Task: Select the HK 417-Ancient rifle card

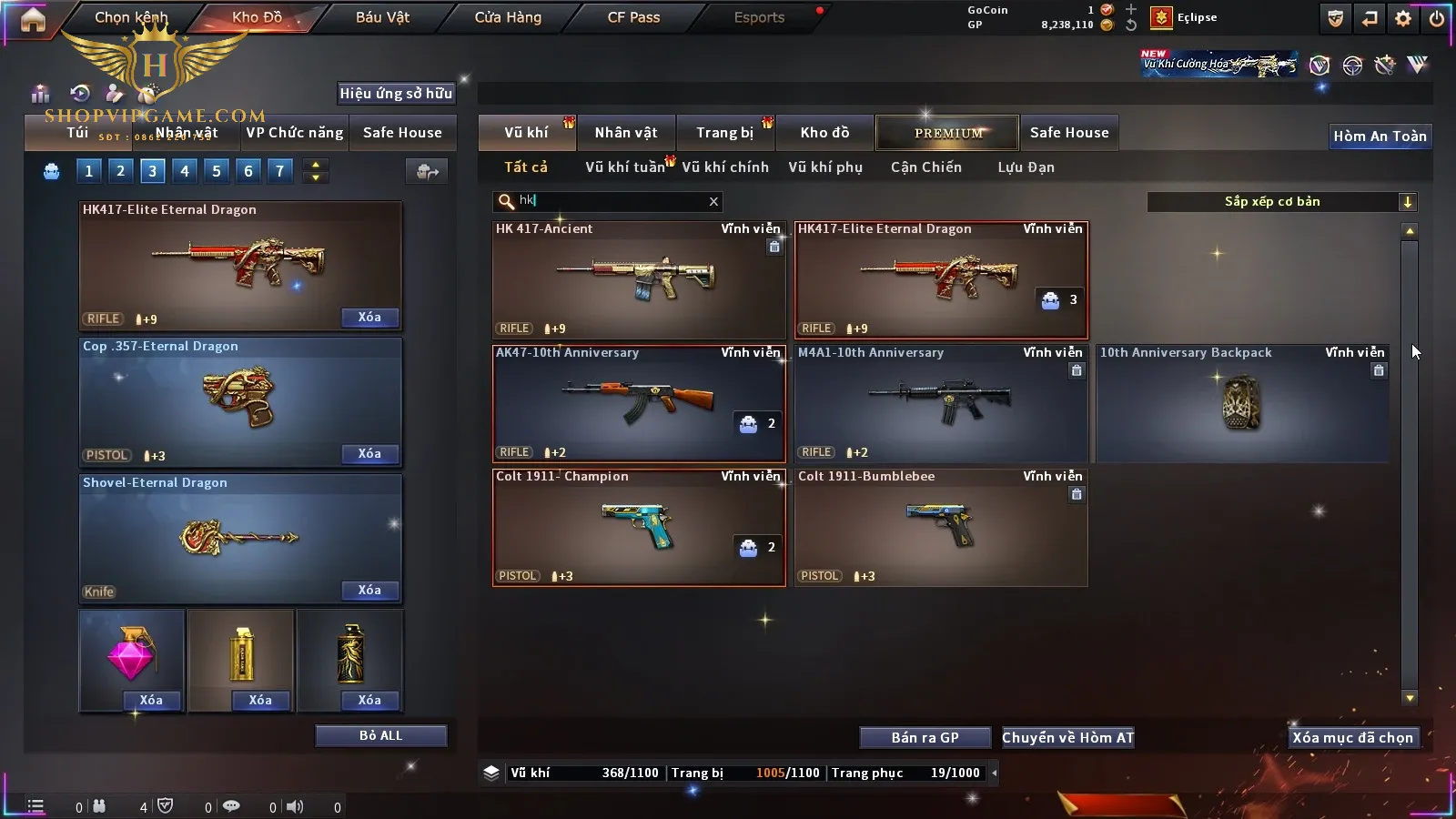Action: [x=639, y=280]
